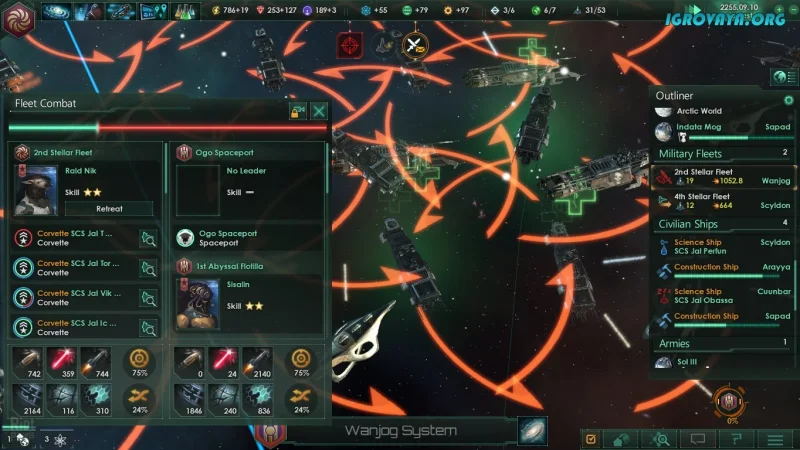Order the 2nd Stellar Fleet to Retreat
The height and width of the screenshot is (450, 800).
tap(109, 209)
